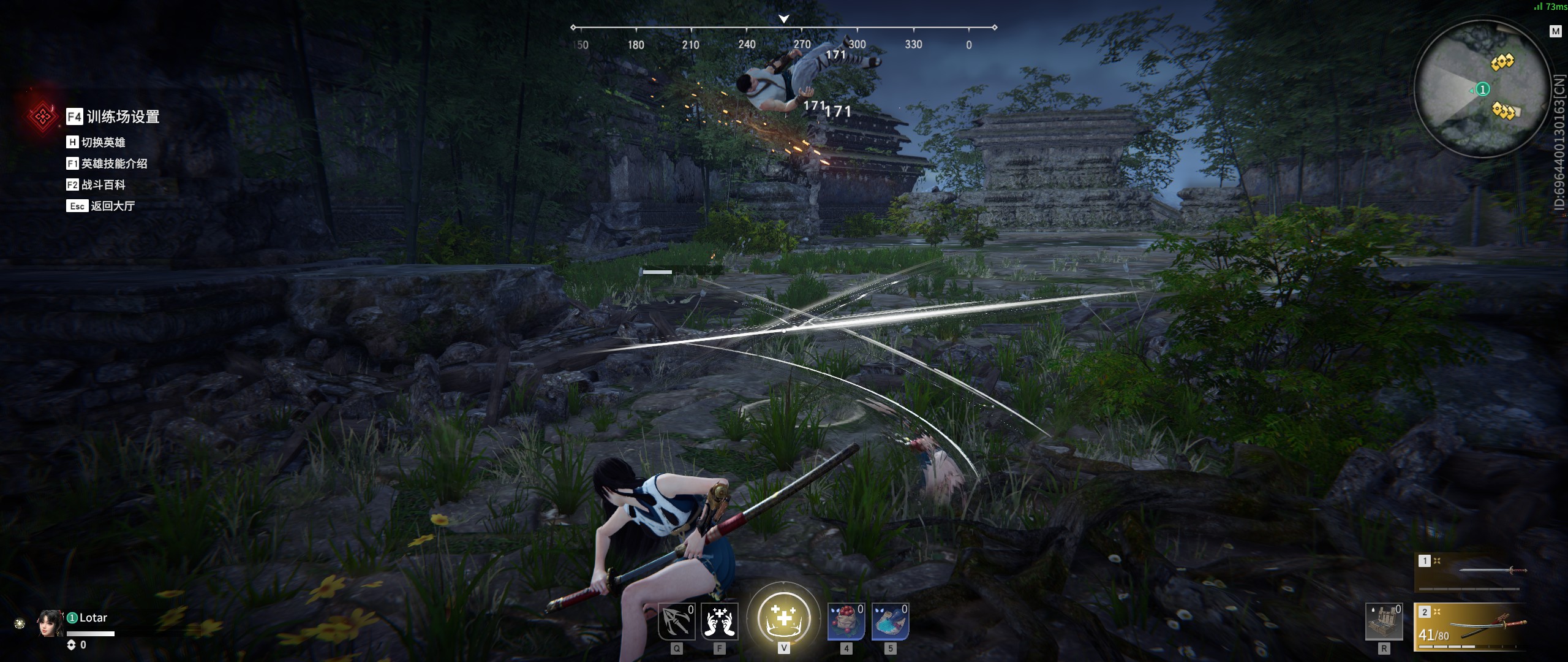Open the circular minimap
Viewport: 1568px width, 662px height.
coord(1480,89)
